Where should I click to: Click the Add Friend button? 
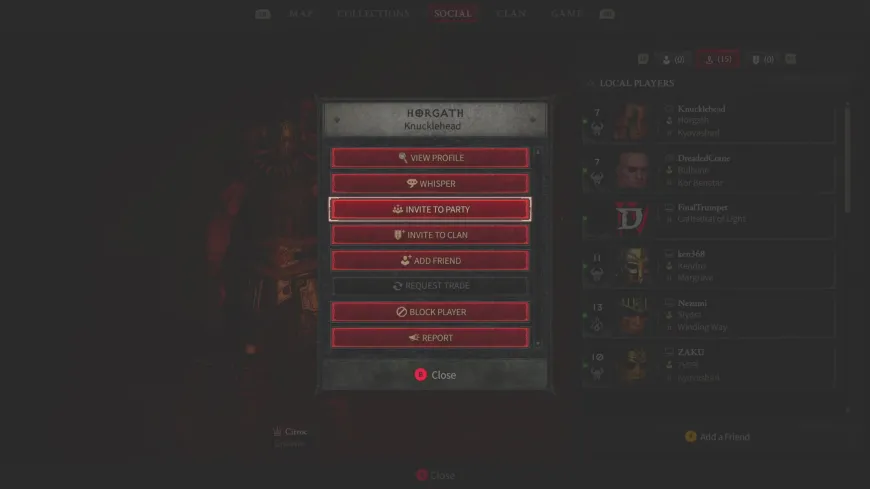(430, 261)
